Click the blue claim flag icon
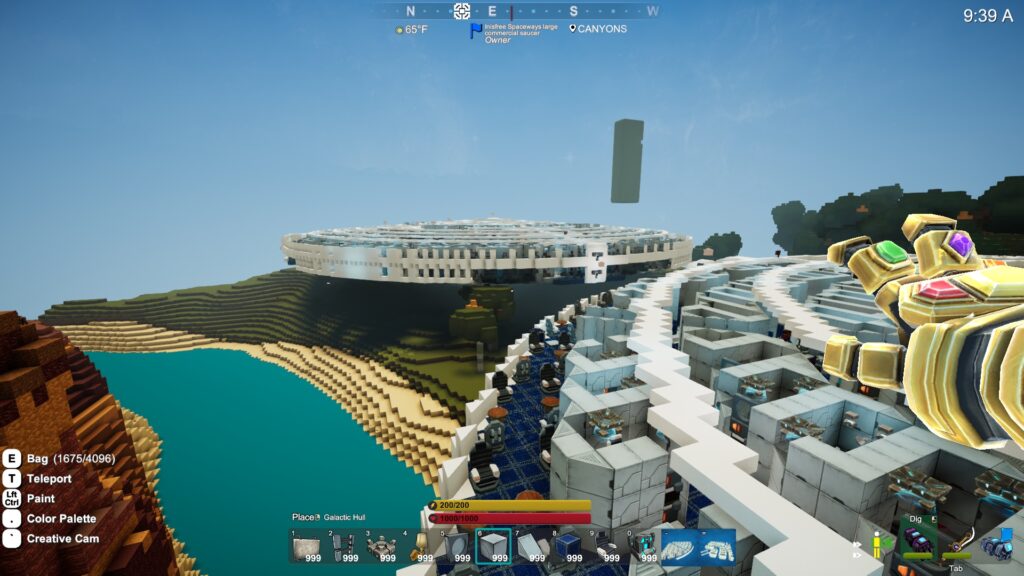This screenshot has width=1024, height=576. pyautogui.click(x=476, y=30)
